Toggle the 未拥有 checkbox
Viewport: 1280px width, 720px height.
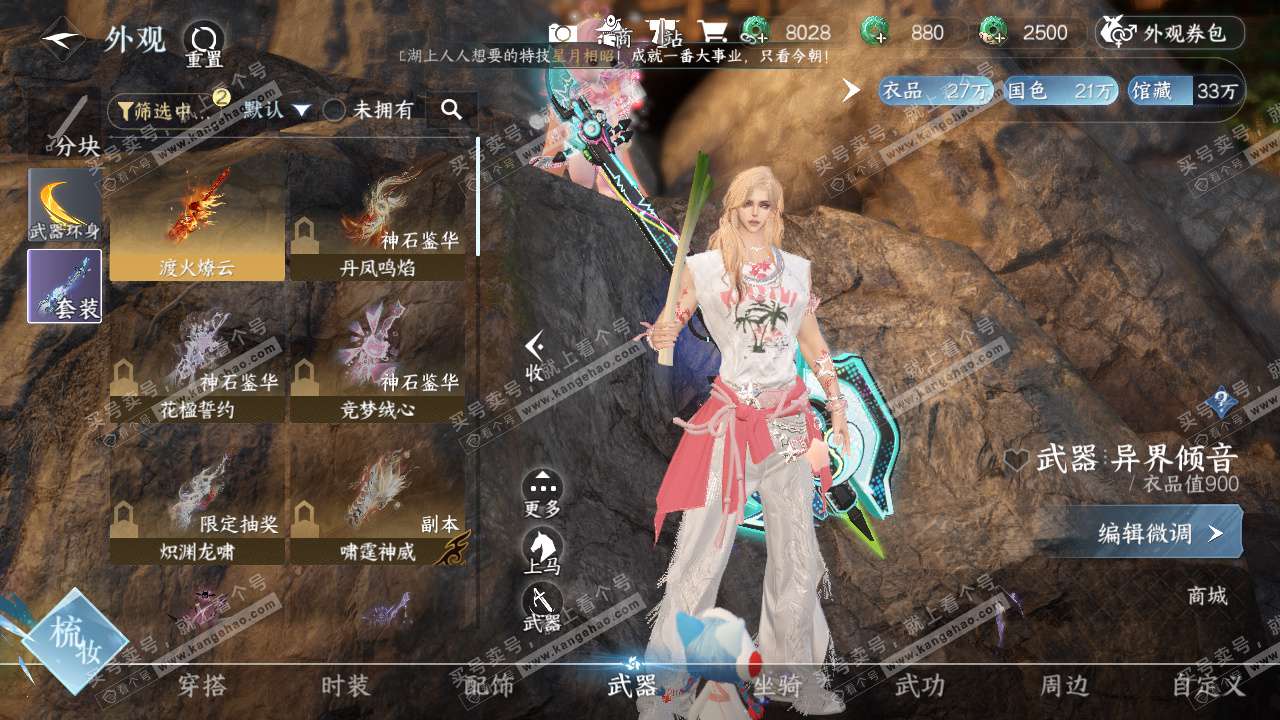pyautogui.click(x=336, y=110)
